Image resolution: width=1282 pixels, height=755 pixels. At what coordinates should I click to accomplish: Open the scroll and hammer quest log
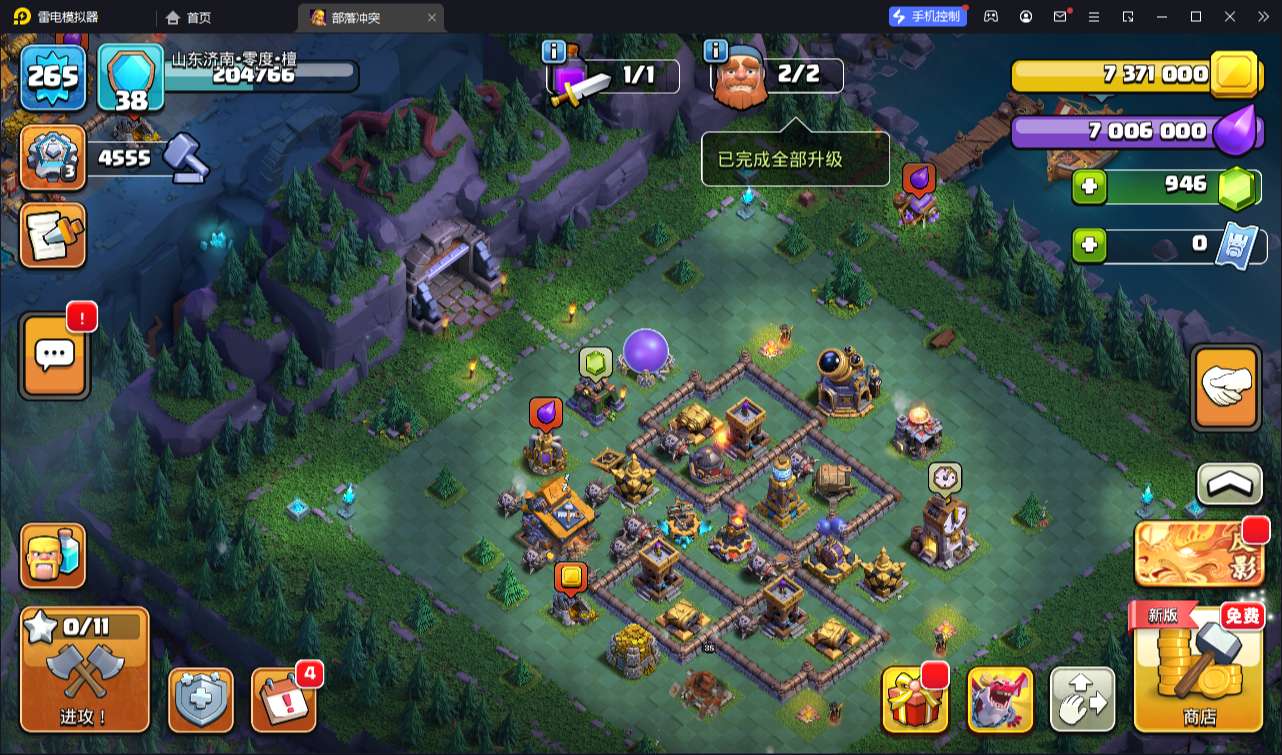[x=53, y=236]
